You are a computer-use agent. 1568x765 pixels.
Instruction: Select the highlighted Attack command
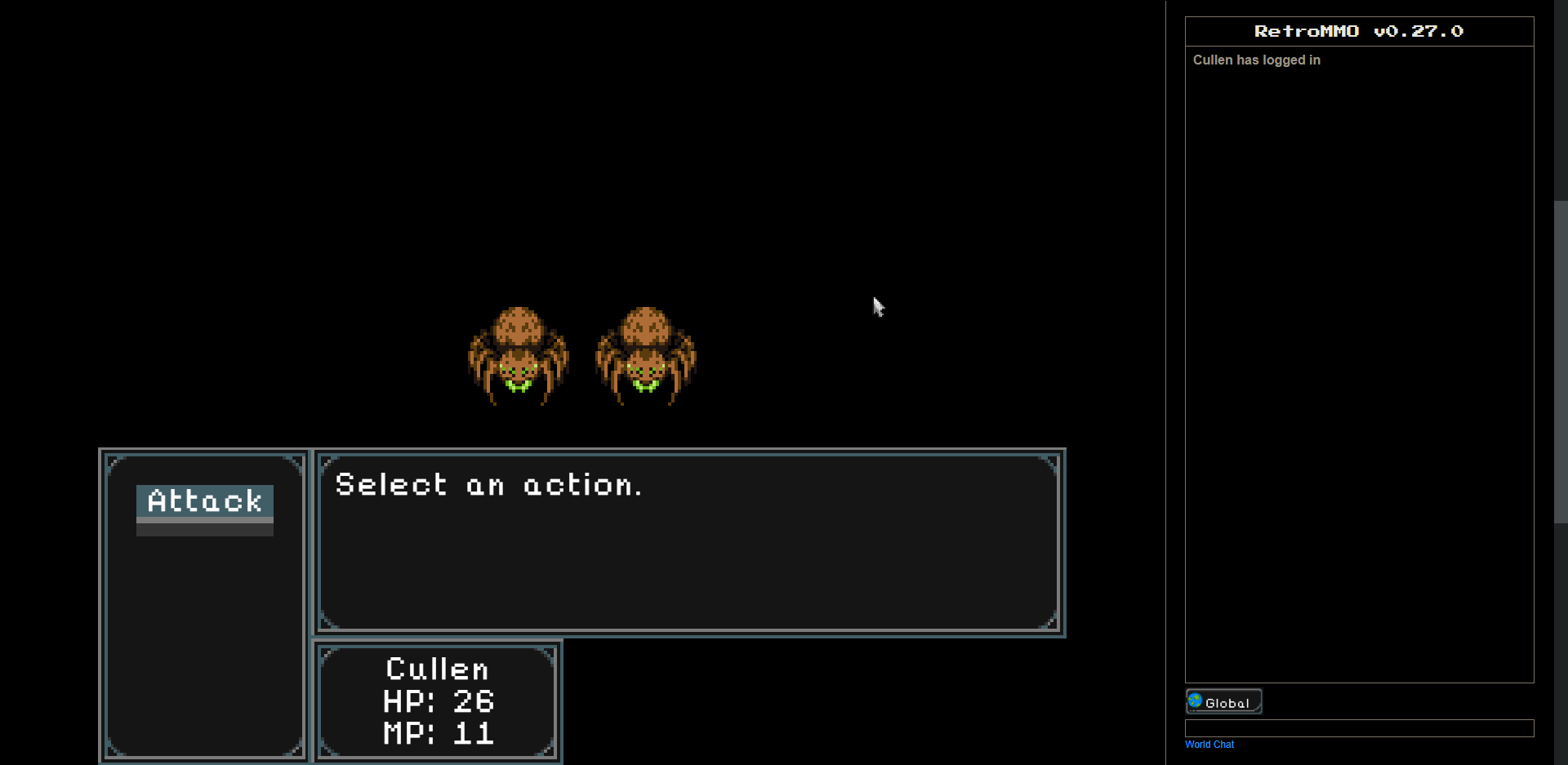(x=203, y=501)
